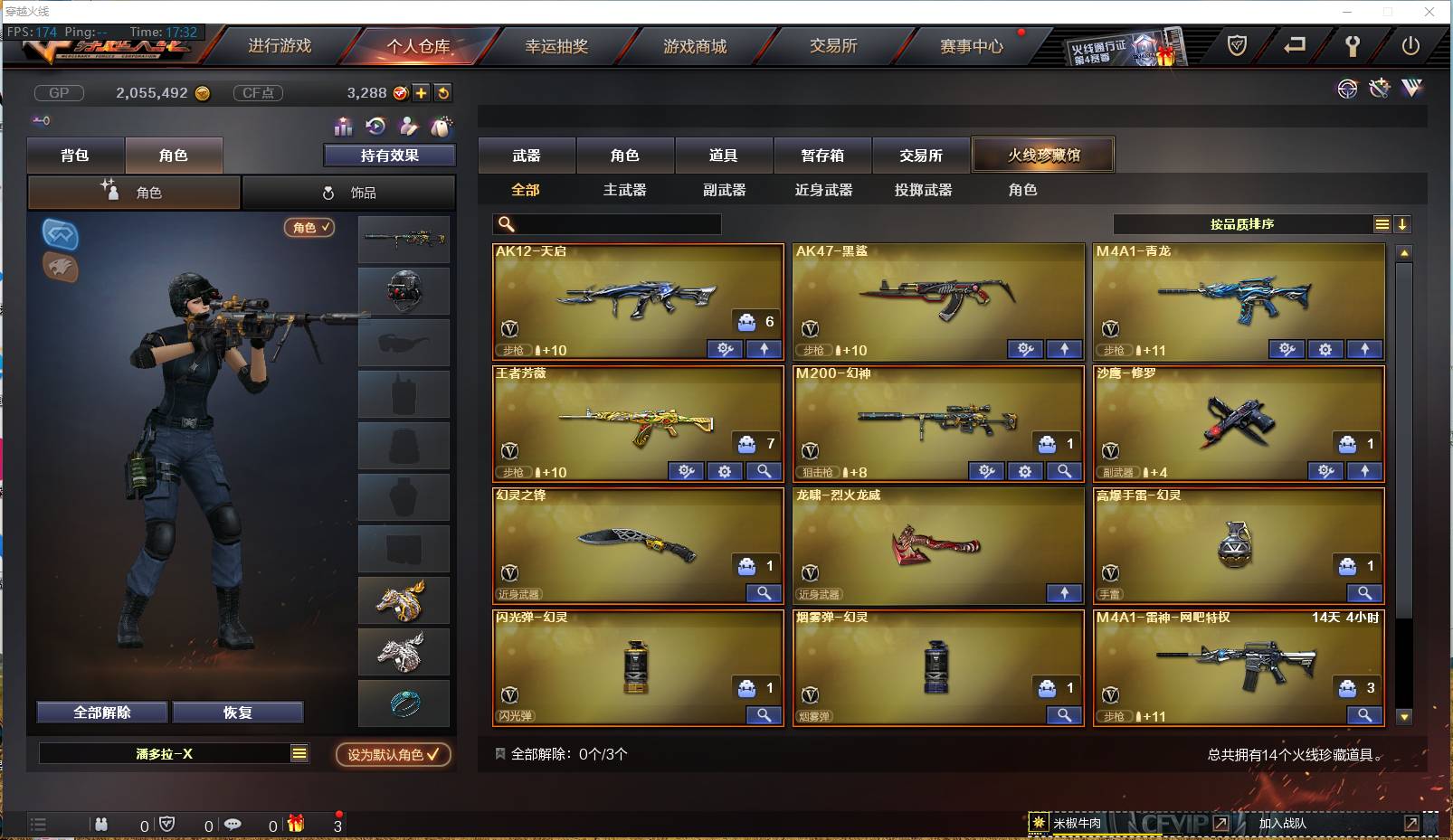The image size is (1453, 840).
Task: Click the down arrow next to sort options
Action: click(x=1402, y=223)
